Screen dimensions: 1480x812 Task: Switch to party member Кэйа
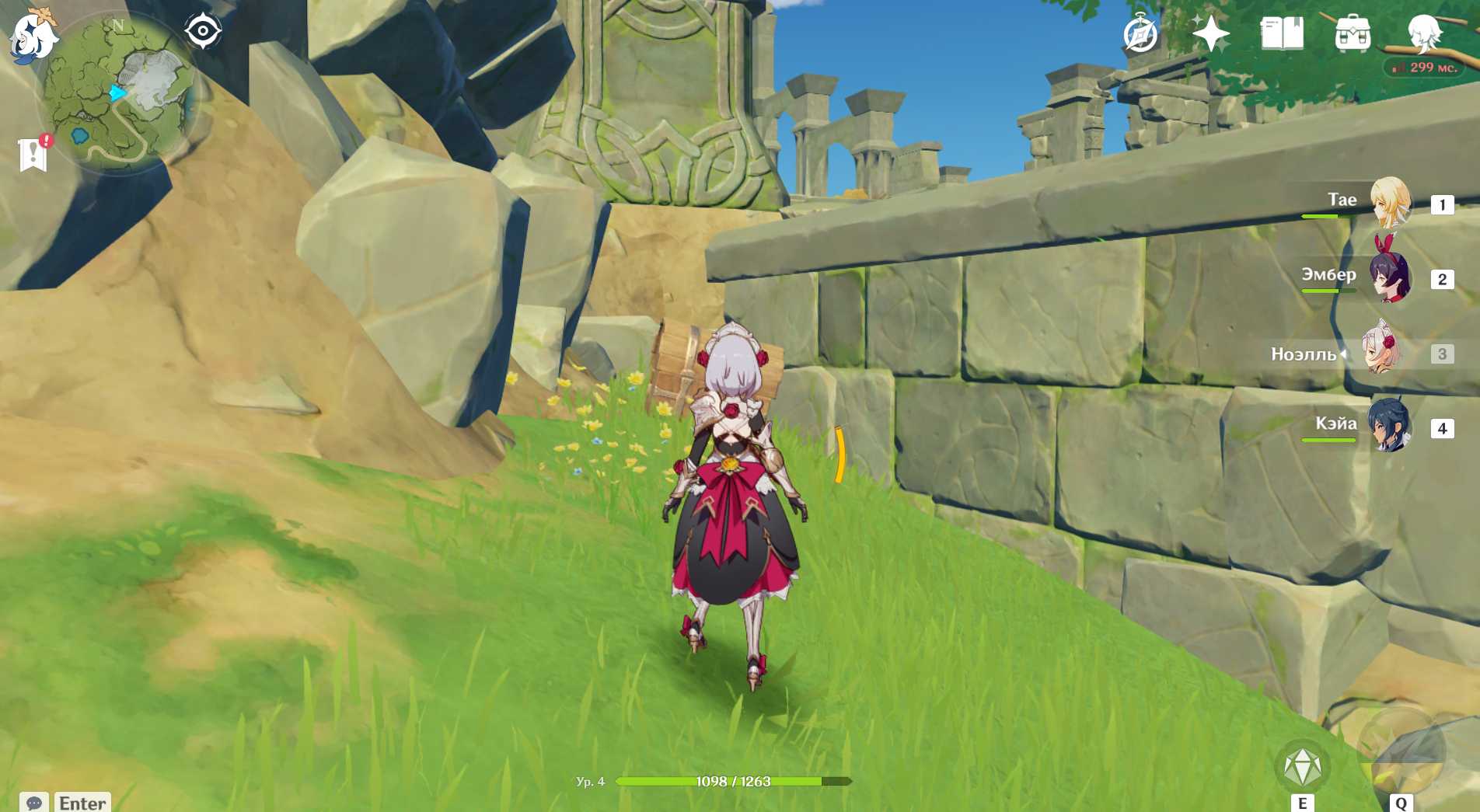(1388, 427)
